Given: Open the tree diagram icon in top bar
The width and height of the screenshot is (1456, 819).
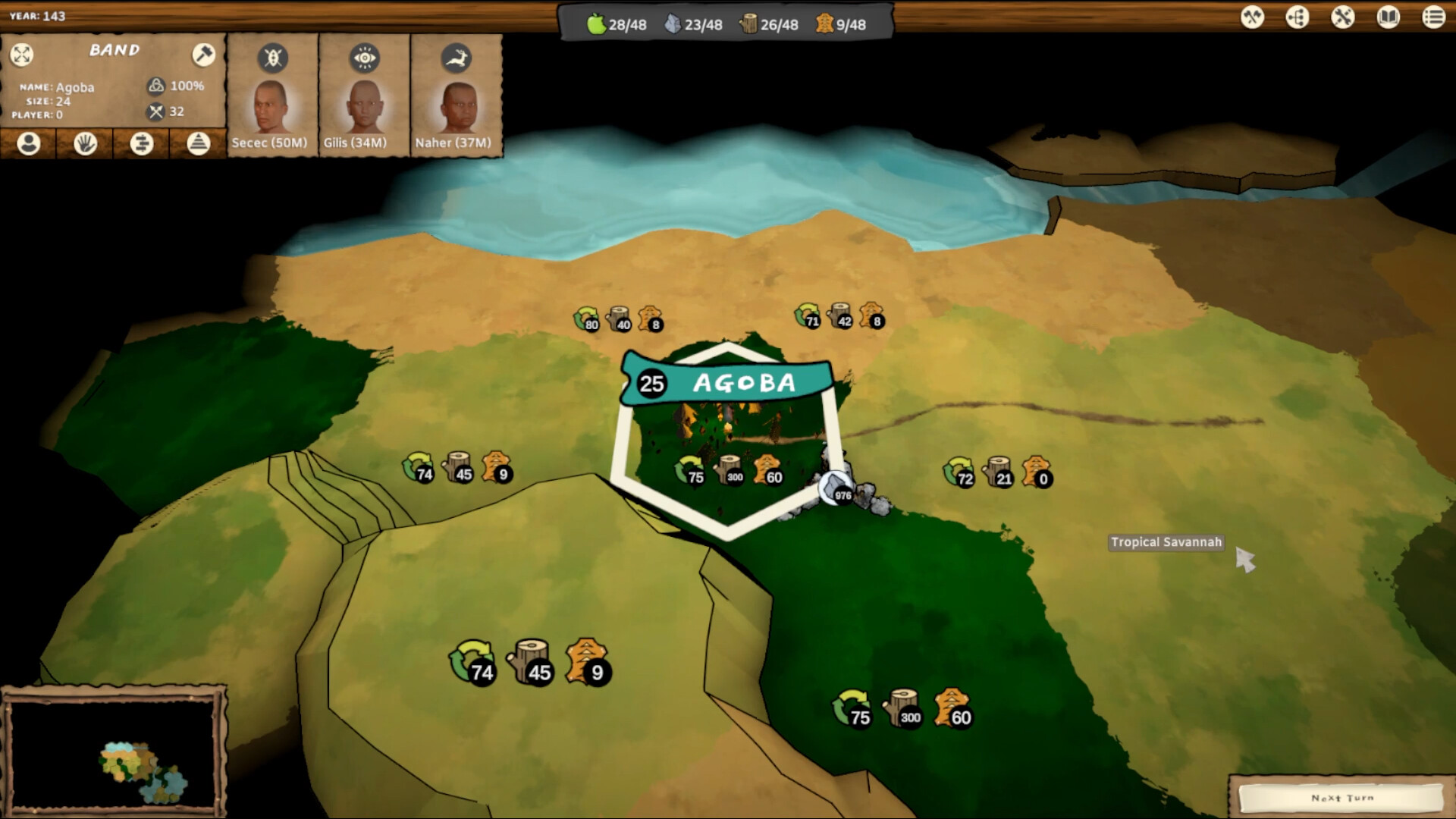Looking at the screenshot, I should click(1298, 17).
